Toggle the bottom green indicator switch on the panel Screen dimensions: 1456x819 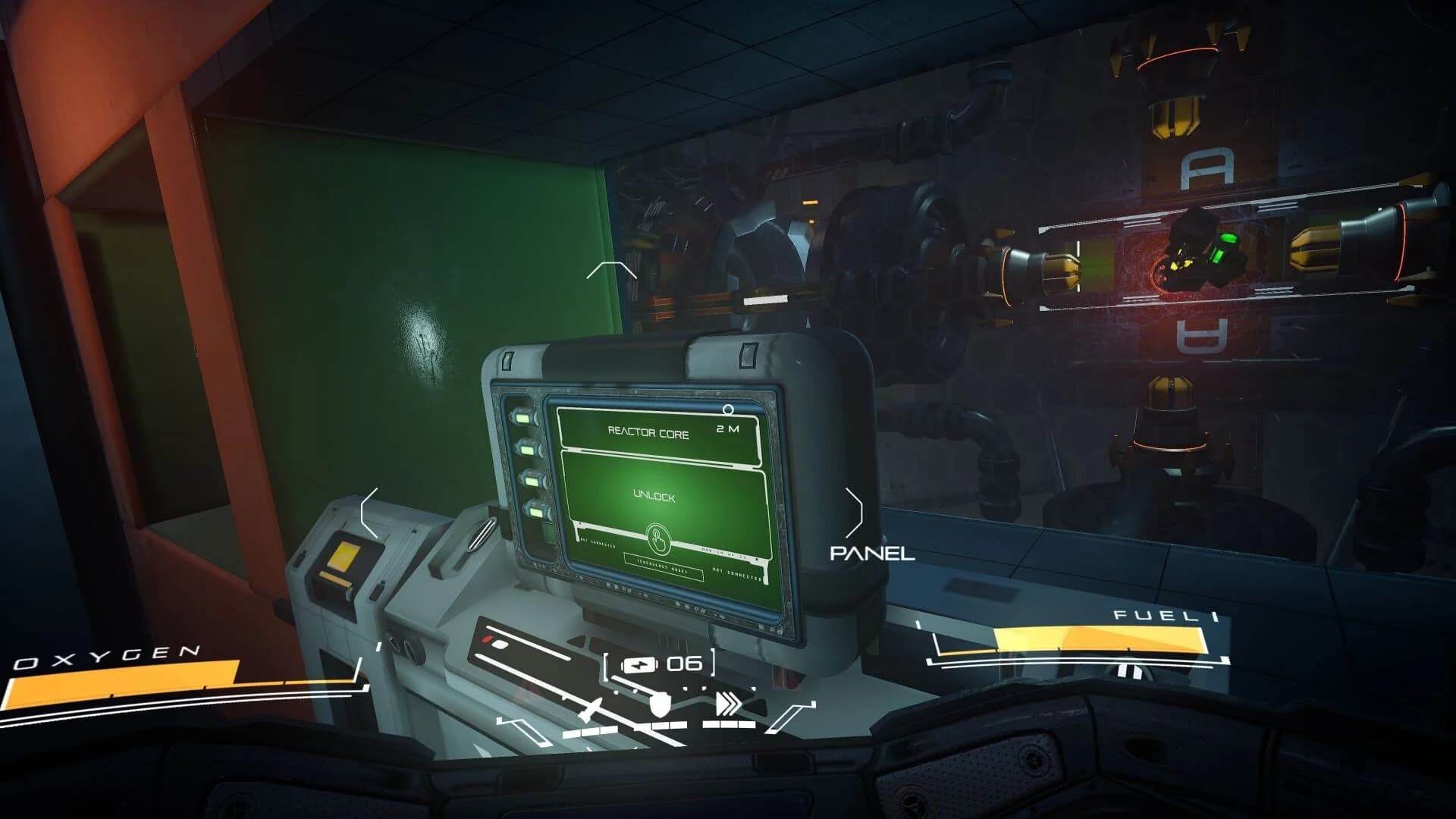536,512
